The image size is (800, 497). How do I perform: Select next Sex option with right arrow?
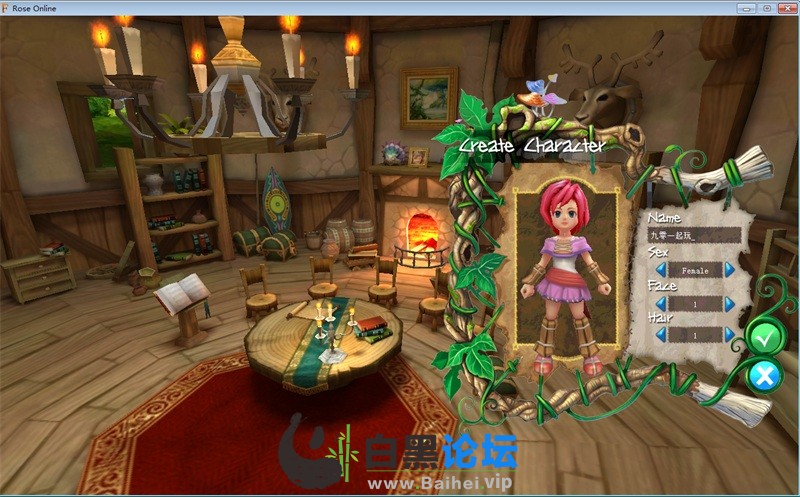click(x=730, y=270)
